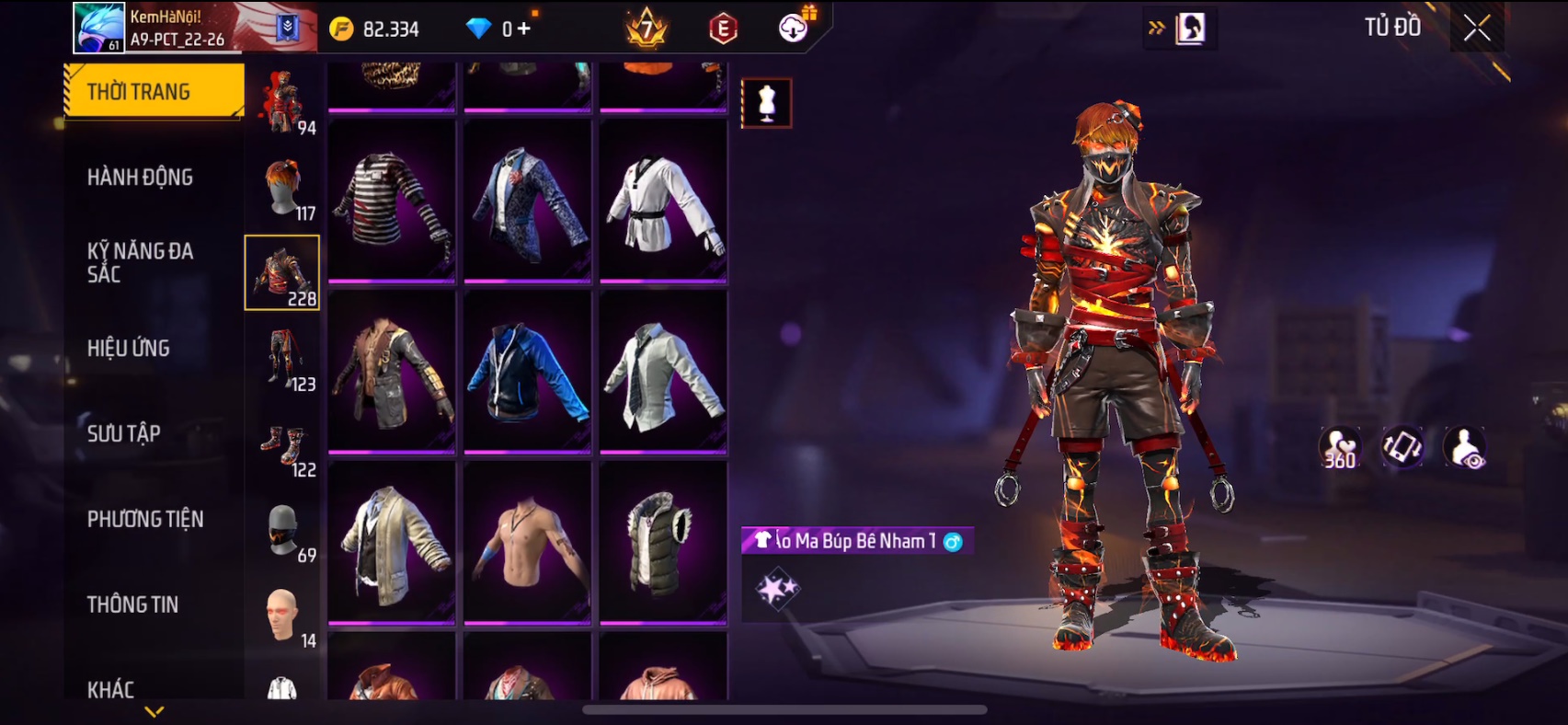1568x725 pixels.
Task: Activate the 360 view button
Action: click(1340, 447)
